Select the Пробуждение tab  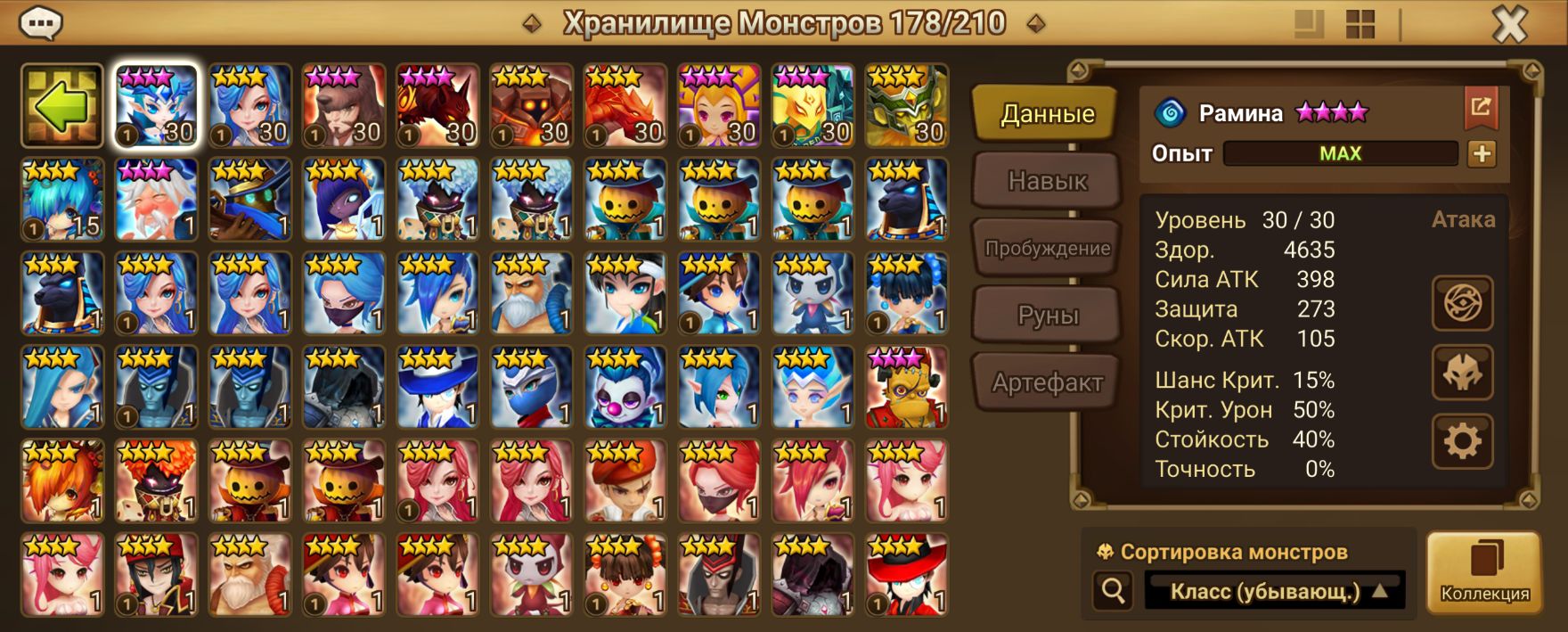pos(1047,248)
